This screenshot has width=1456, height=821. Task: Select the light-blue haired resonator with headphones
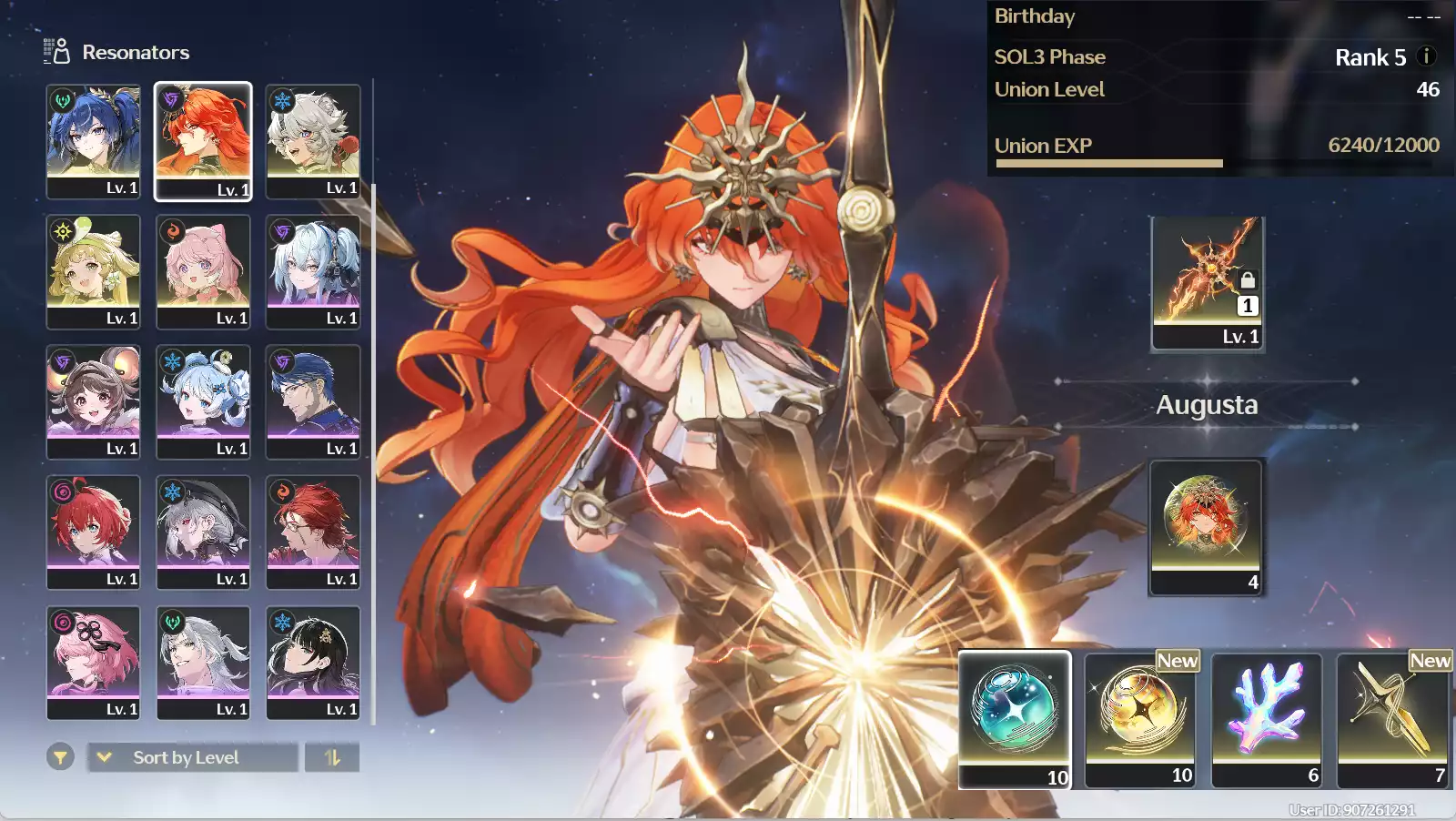[313, 271]
